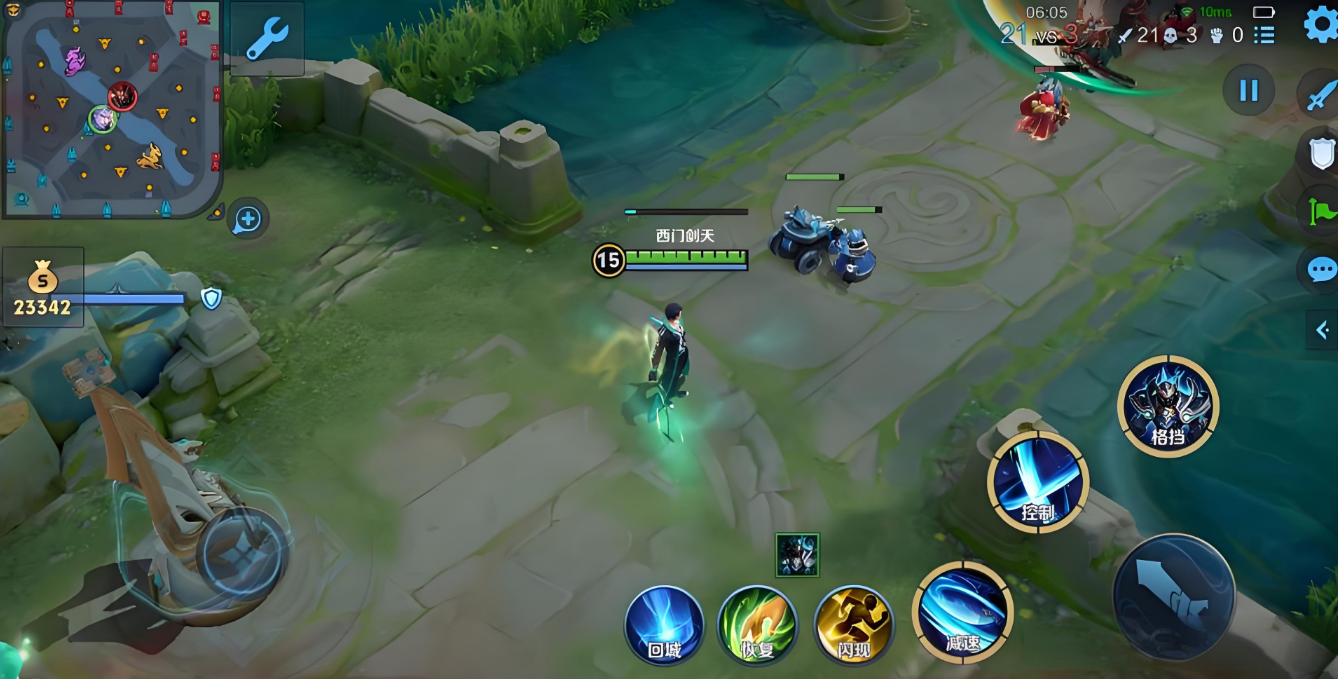Activate the 减速 slow skill
Image resolution: width=1338 pixels, height=679 pixels.
(x=962, y=612)
